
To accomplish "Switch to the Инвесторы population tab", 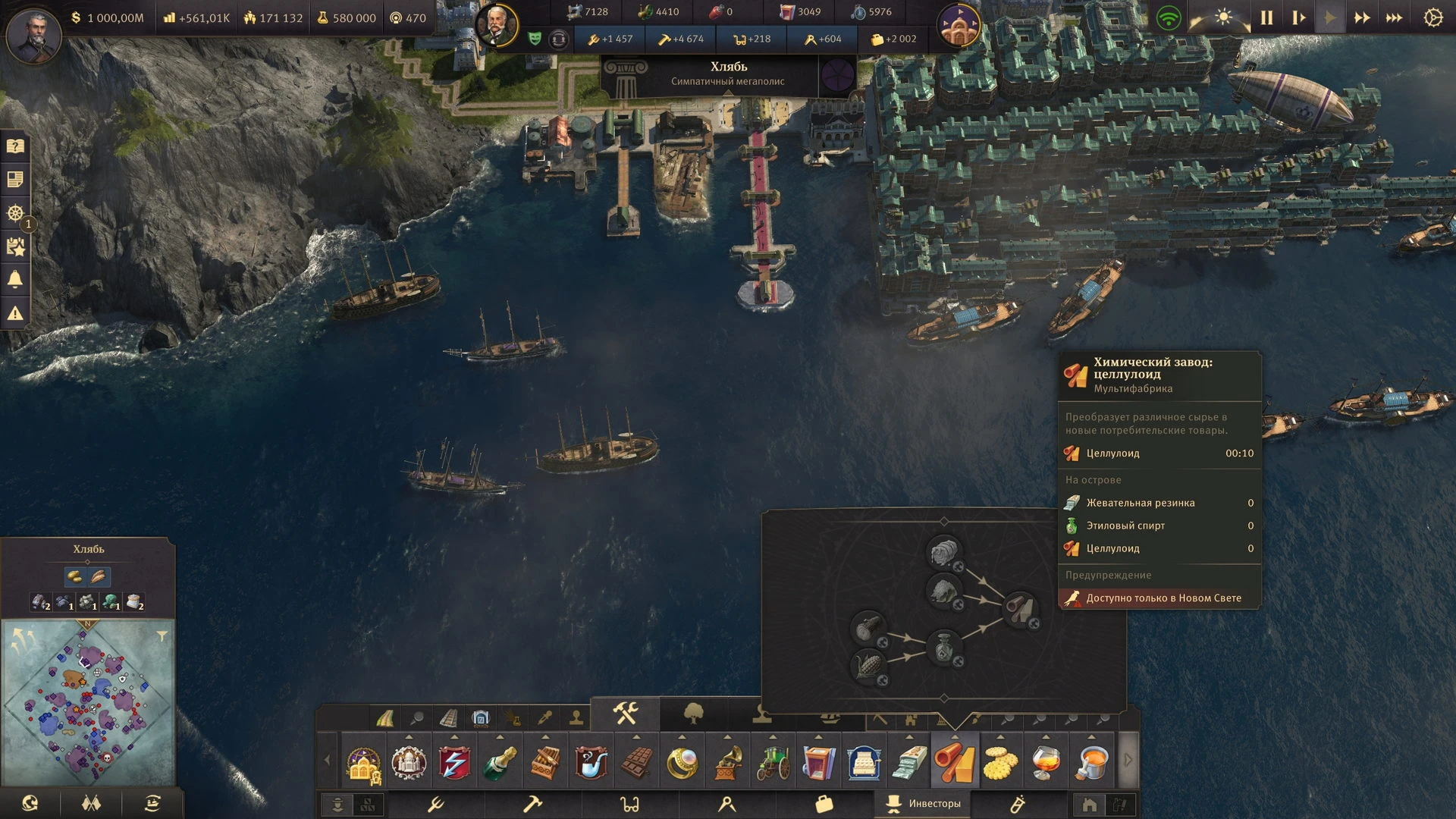I will [924, 804].
